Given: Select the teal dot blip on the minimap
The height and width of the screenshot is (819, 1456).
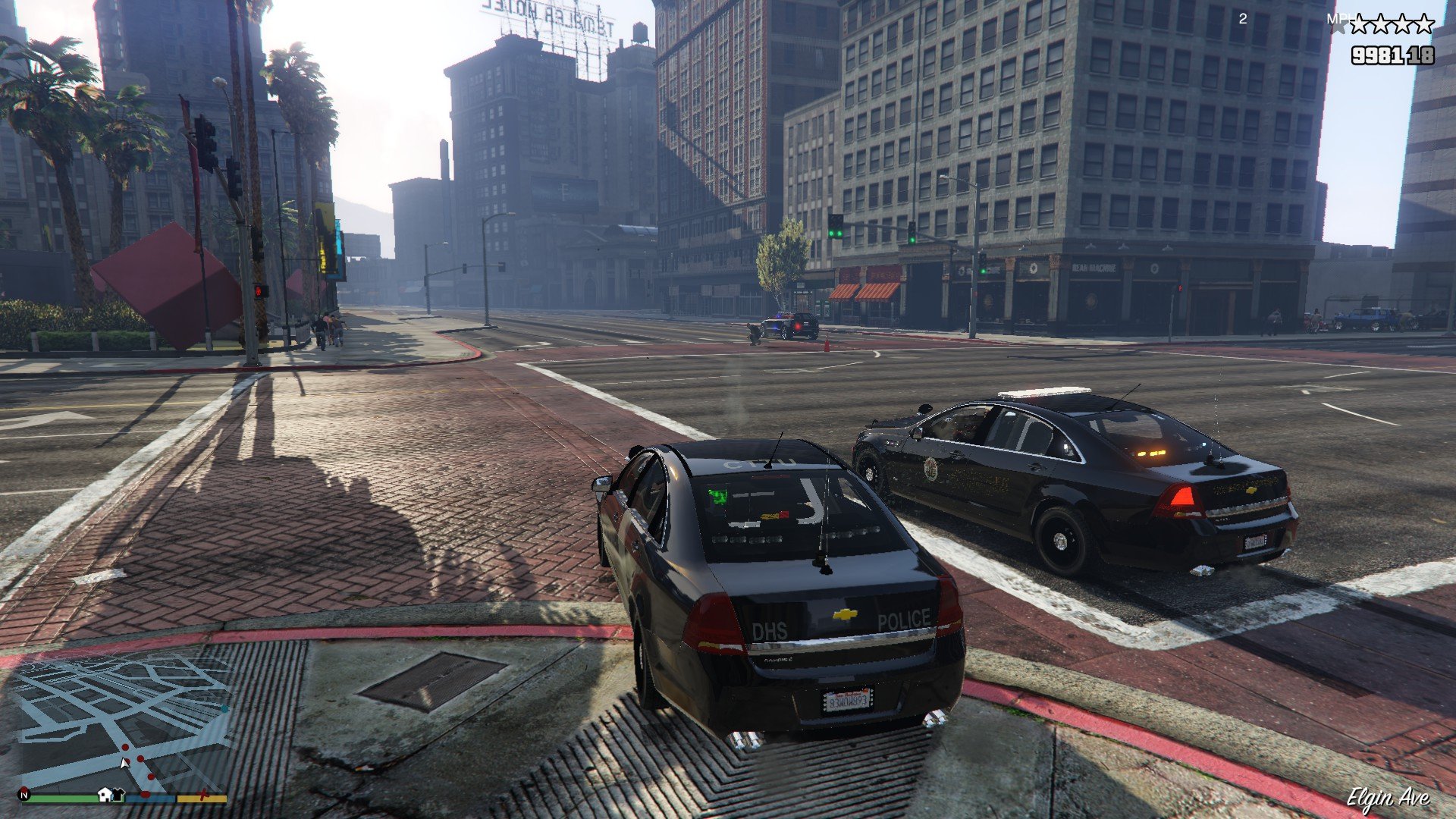Looking at the screenshot, I should (x=225, y=708).
